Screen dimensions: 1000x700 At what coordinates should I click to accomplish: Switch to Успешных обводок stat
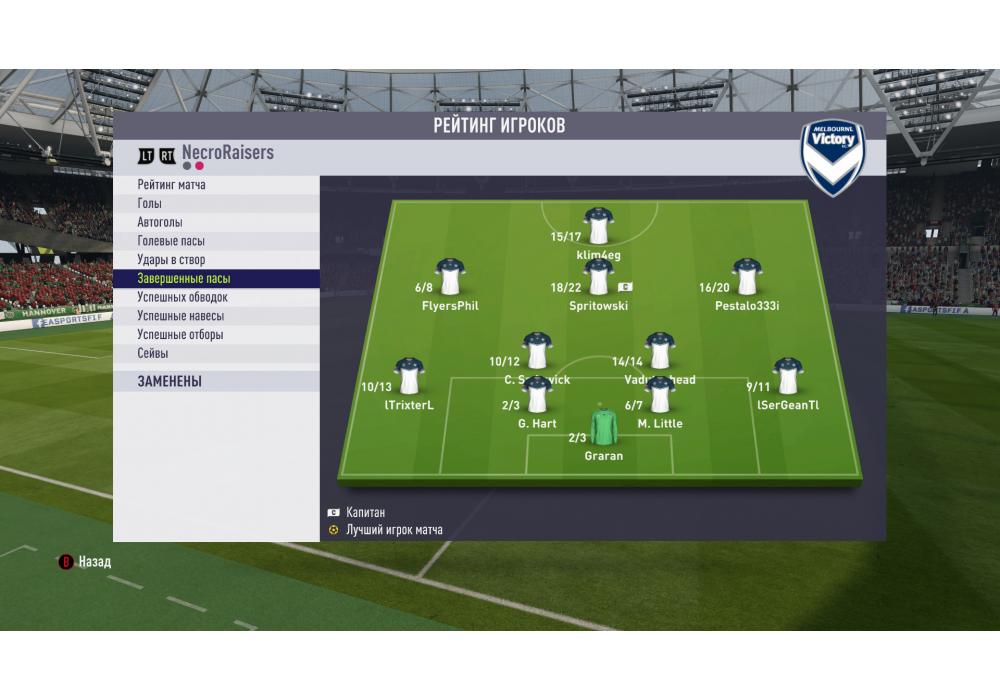[x=183, y=297]
